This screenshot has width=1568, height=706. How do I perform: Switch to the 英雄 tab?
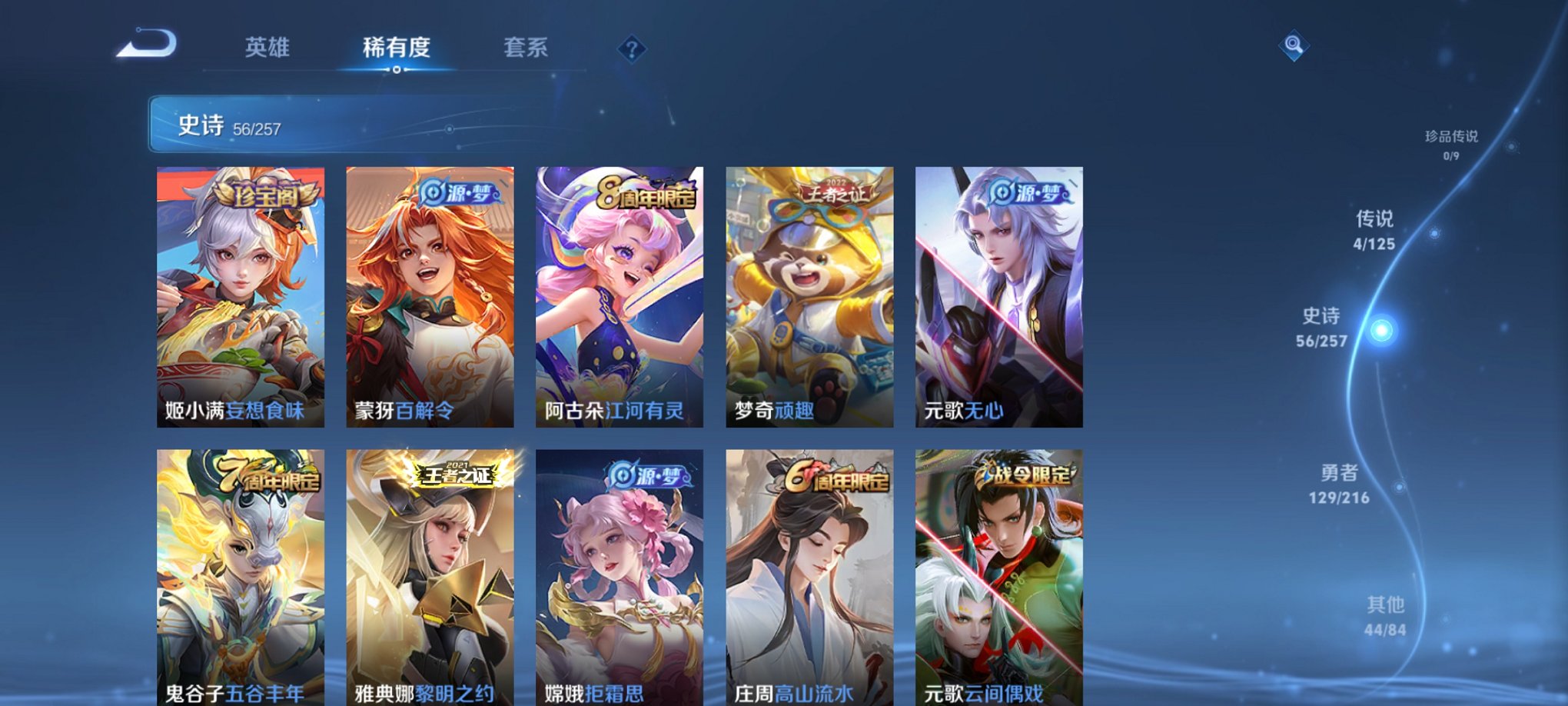[x=265, y=48]
